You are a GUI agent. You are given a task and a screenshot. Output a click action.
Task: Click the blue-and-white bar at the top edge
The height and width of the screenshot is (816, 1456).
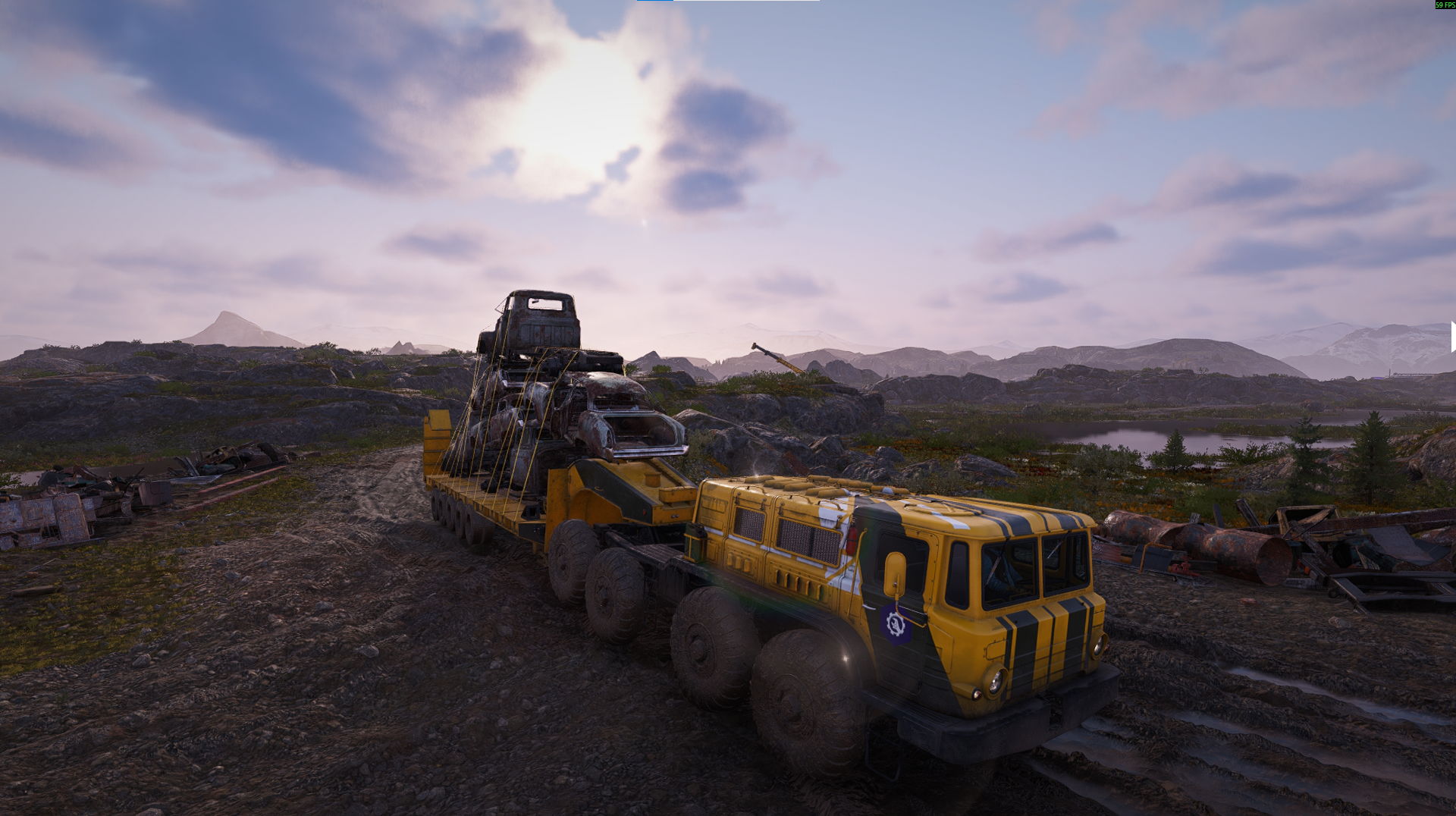tap(728, 1)
